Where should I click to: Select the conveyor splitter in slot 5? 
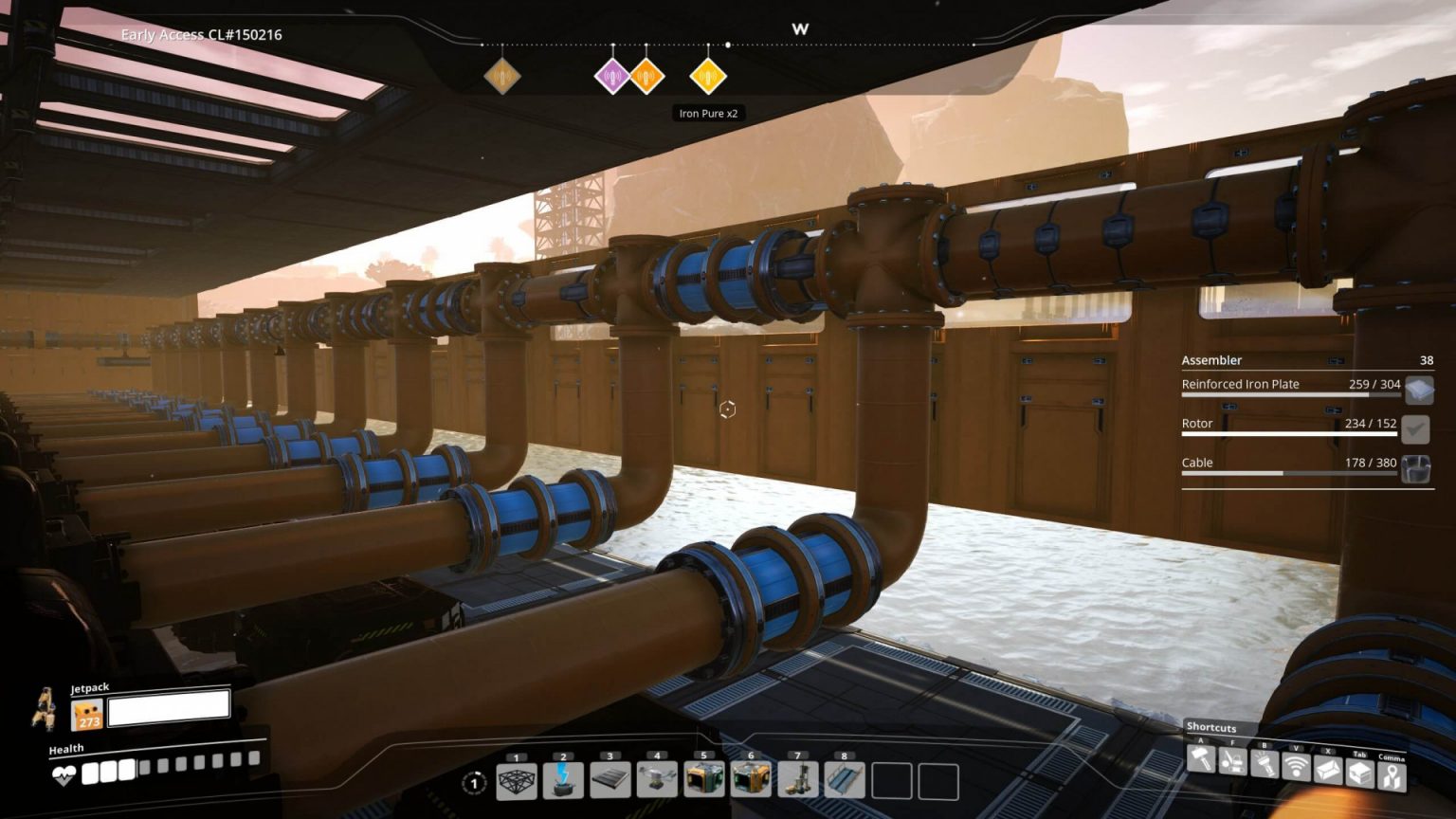coord(703,781)
